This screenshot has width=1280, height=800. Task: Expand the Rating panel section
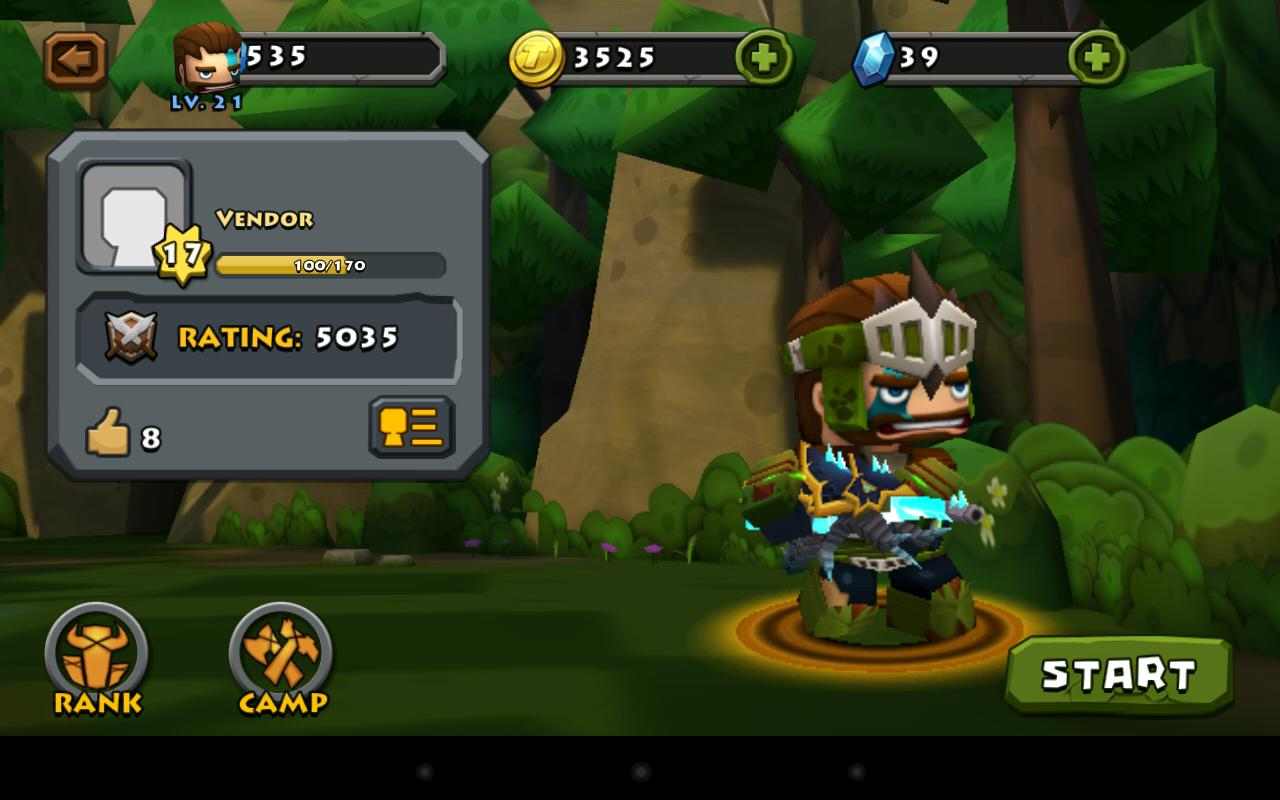270,338
